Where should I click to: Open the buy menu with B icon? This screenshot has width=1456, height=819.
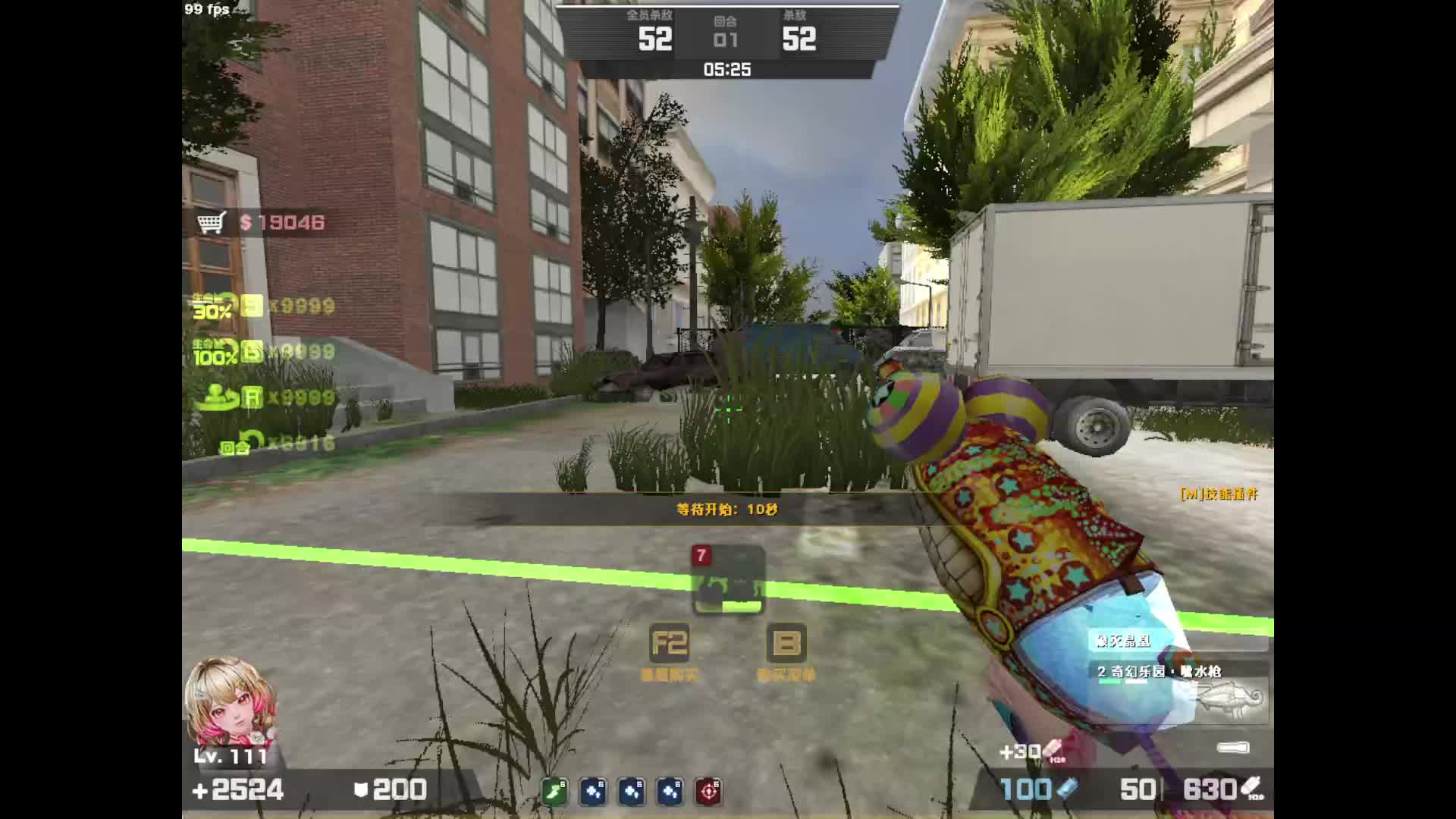tap(786, 644)
